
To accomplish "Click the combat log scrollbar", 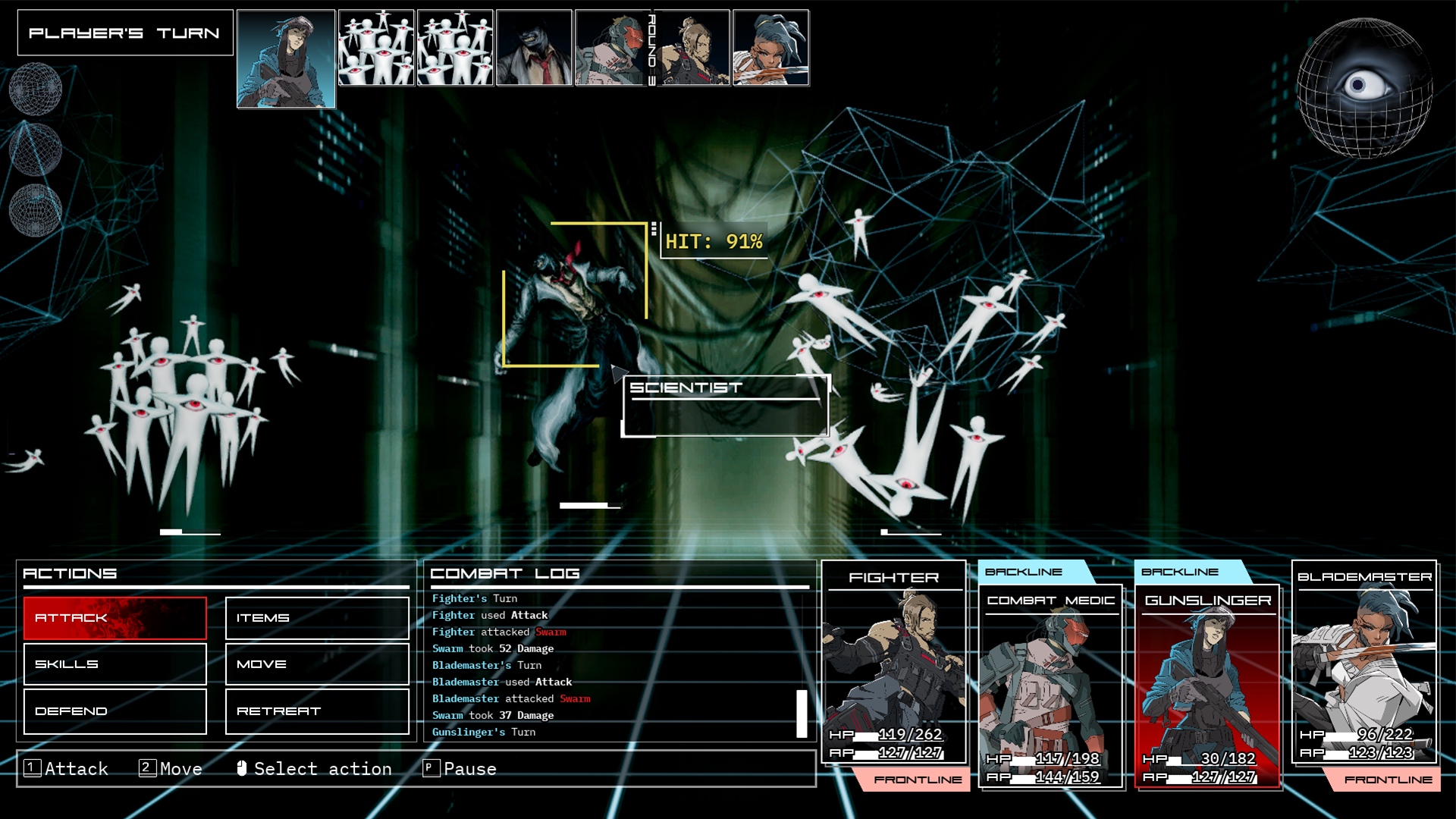I will 802,713.
